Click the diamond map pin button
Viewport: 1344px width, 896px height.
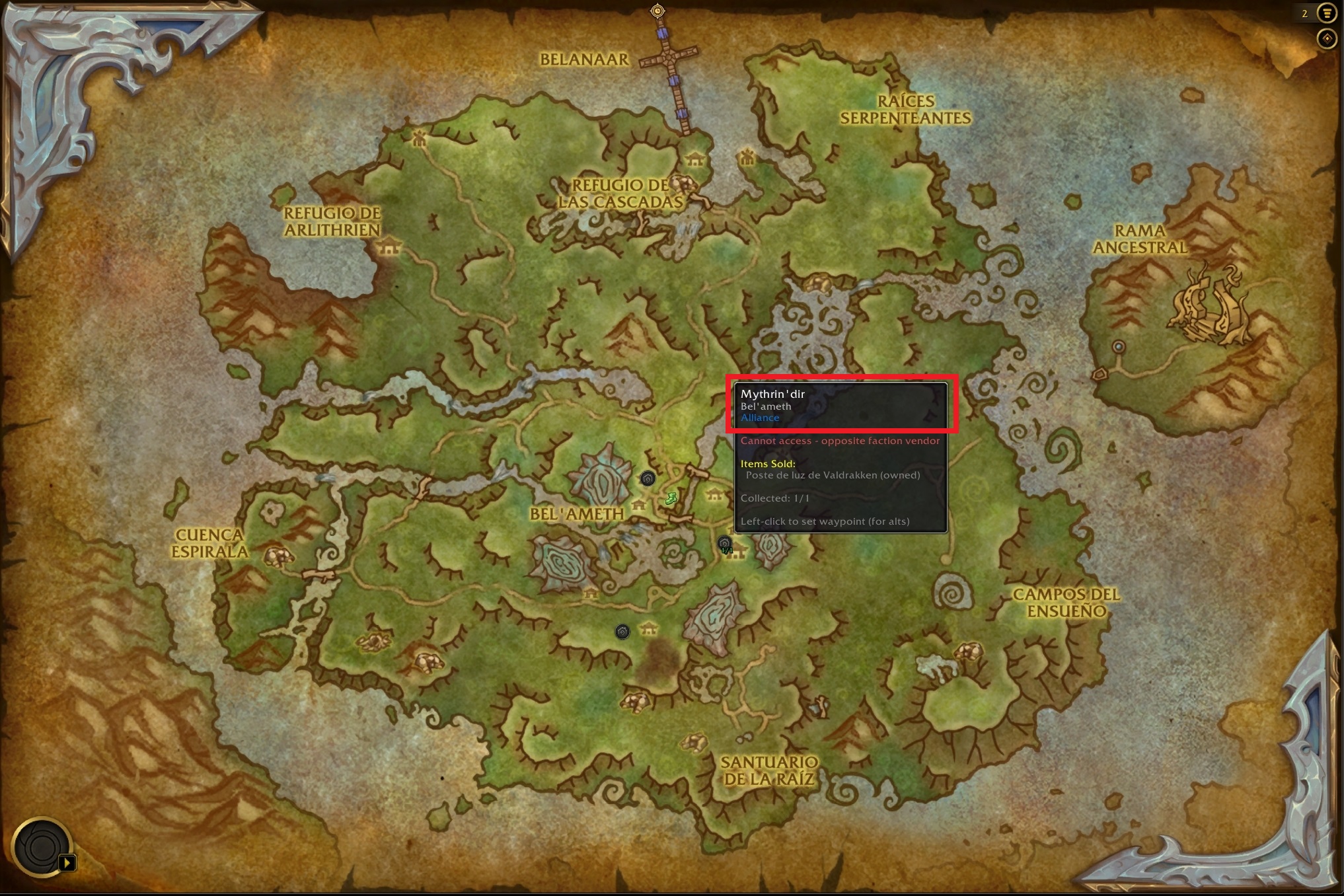tap(1327, 39)
